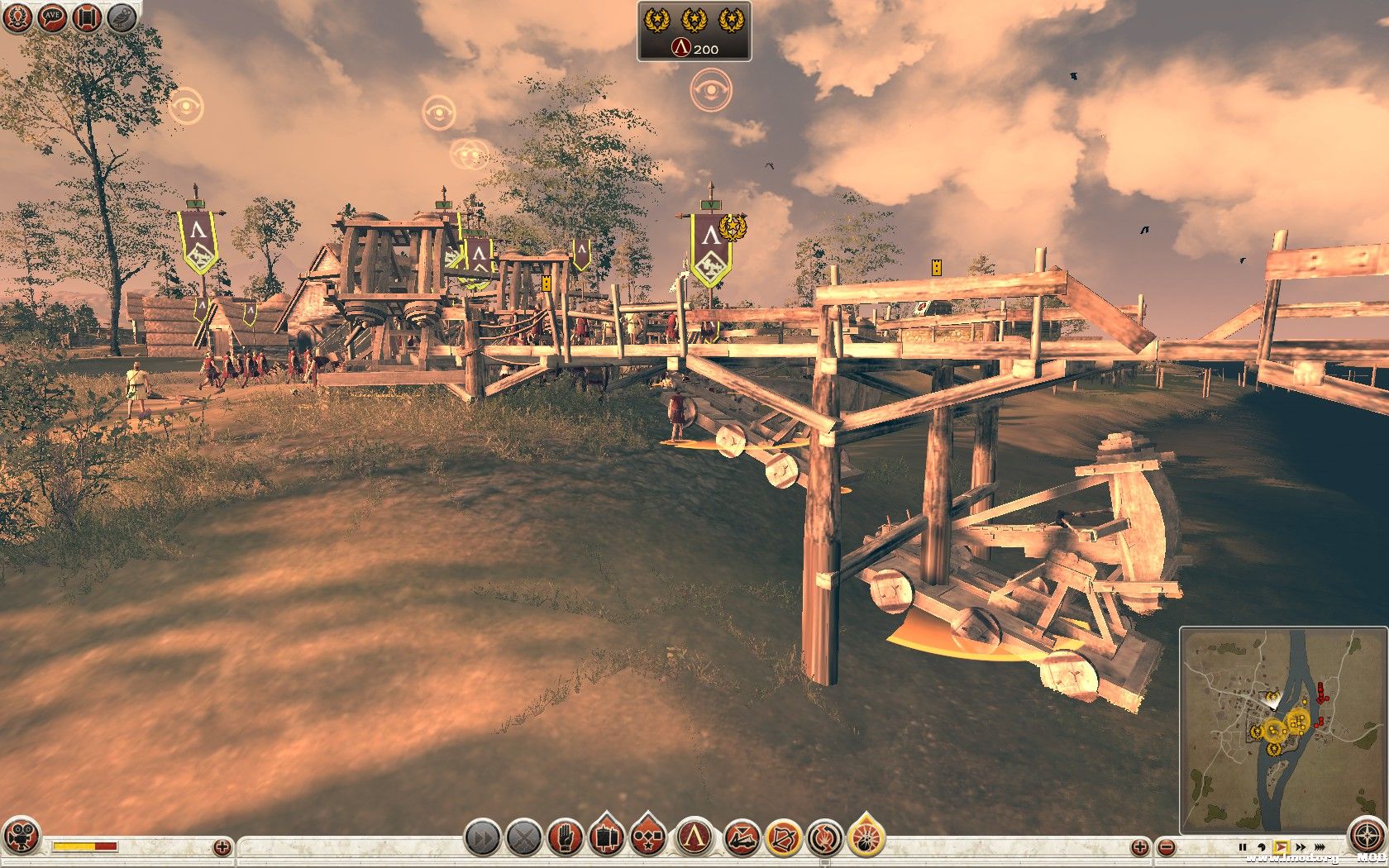Pause the battle
Viewport: 1389px width, 868px height.
click(1242, 847)
